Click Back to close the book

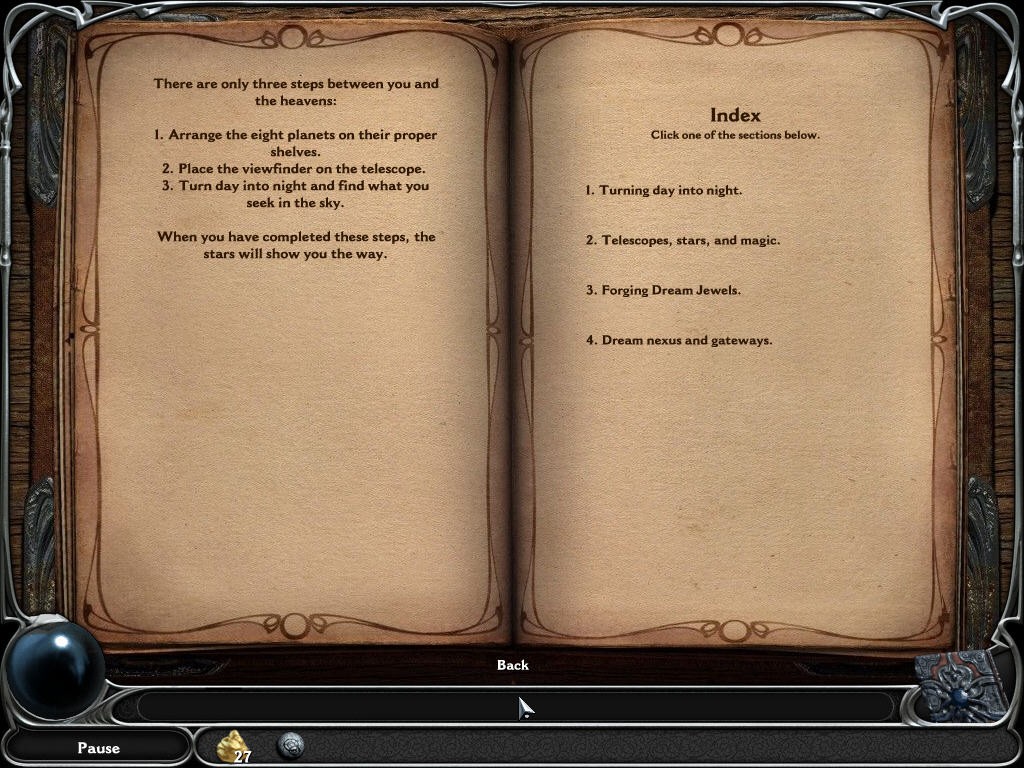(x=512, y=665)
